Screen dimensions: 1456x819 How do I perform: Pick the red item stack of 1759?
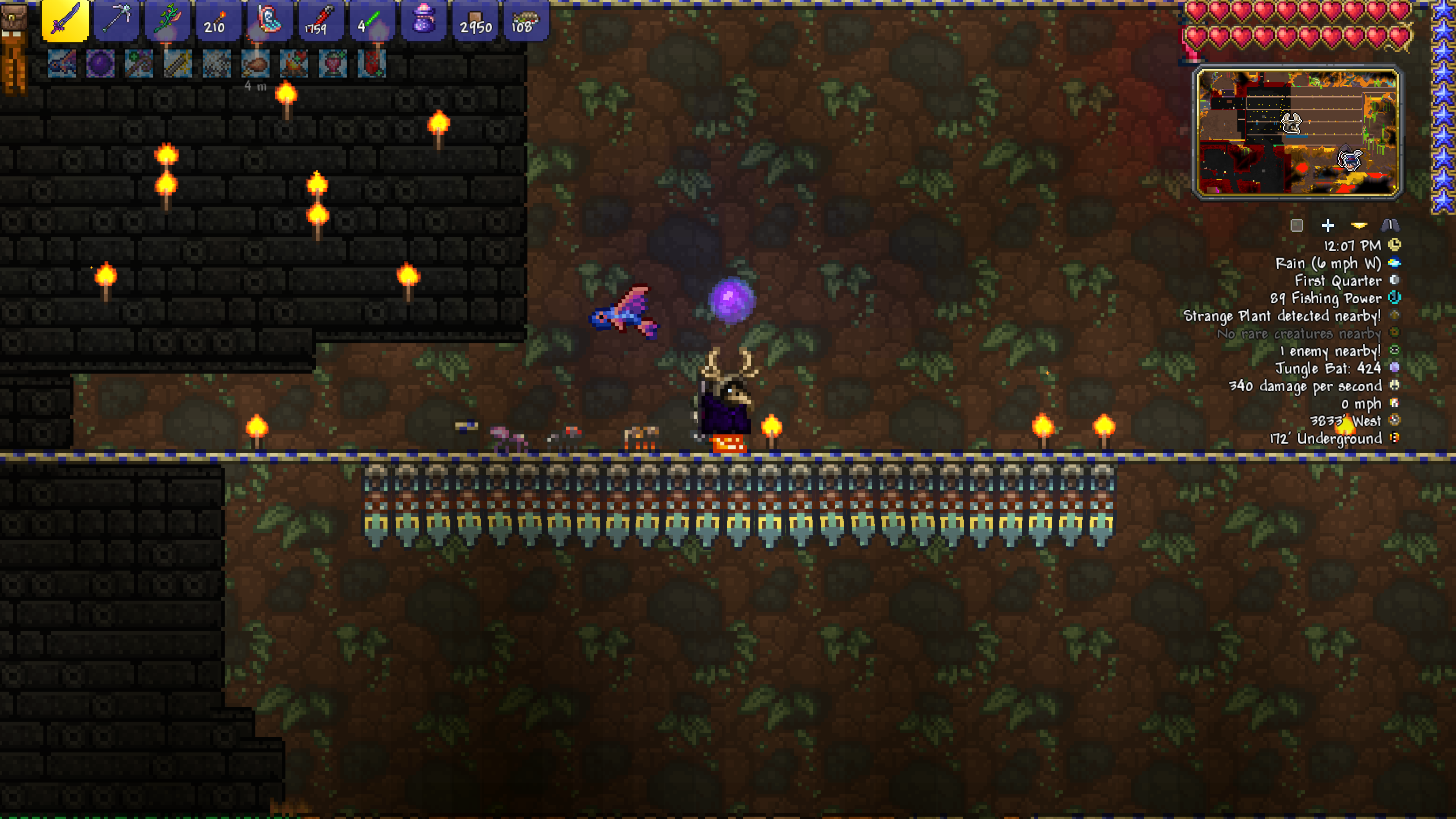[x=320, y=21]
